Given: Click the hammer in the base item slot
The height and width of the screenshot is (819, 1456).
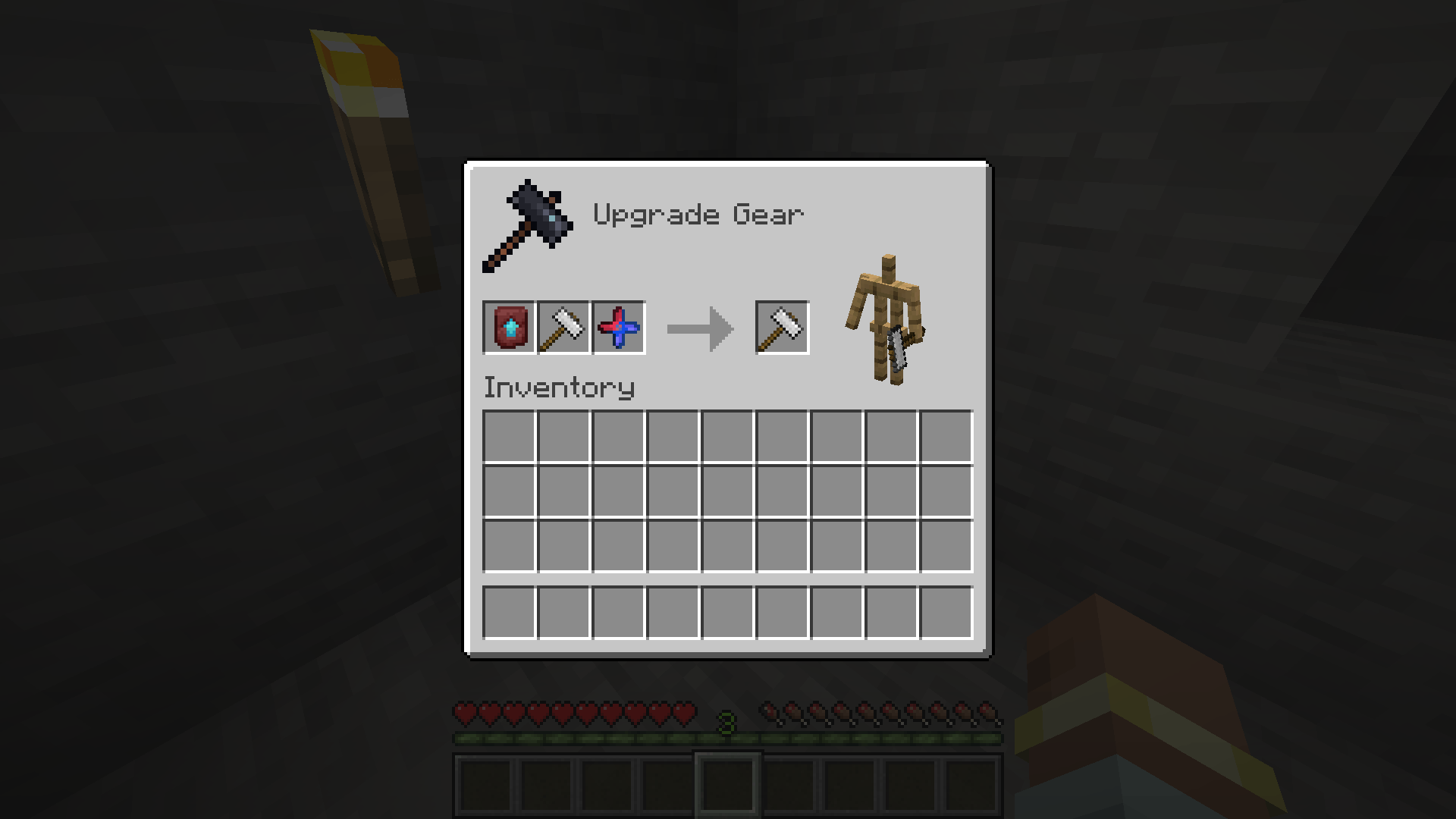Looking at the screenshot, I should [563, 328].
